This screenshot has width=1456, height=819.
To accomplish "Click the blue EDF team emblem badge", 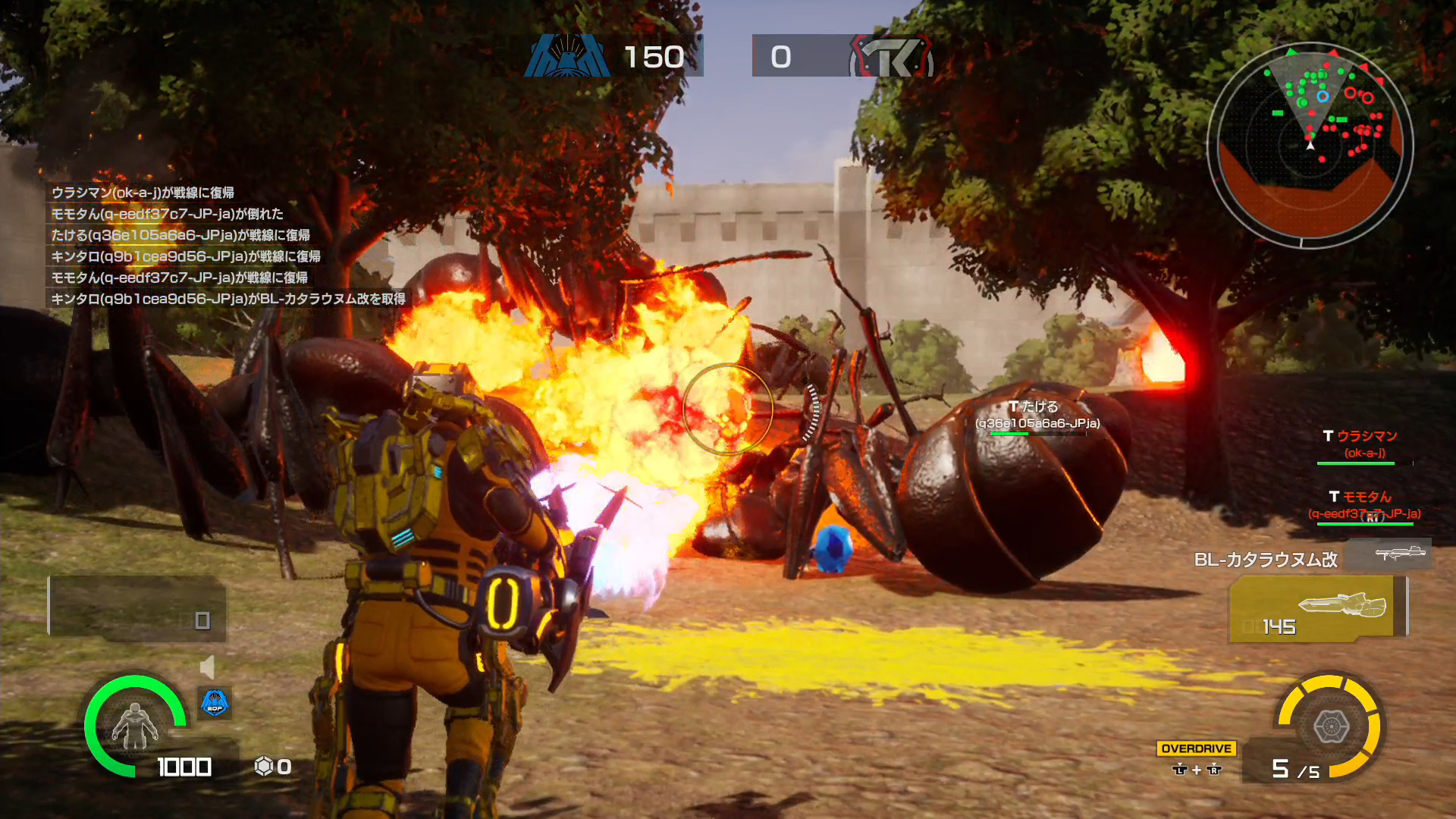I will [215, 703].
